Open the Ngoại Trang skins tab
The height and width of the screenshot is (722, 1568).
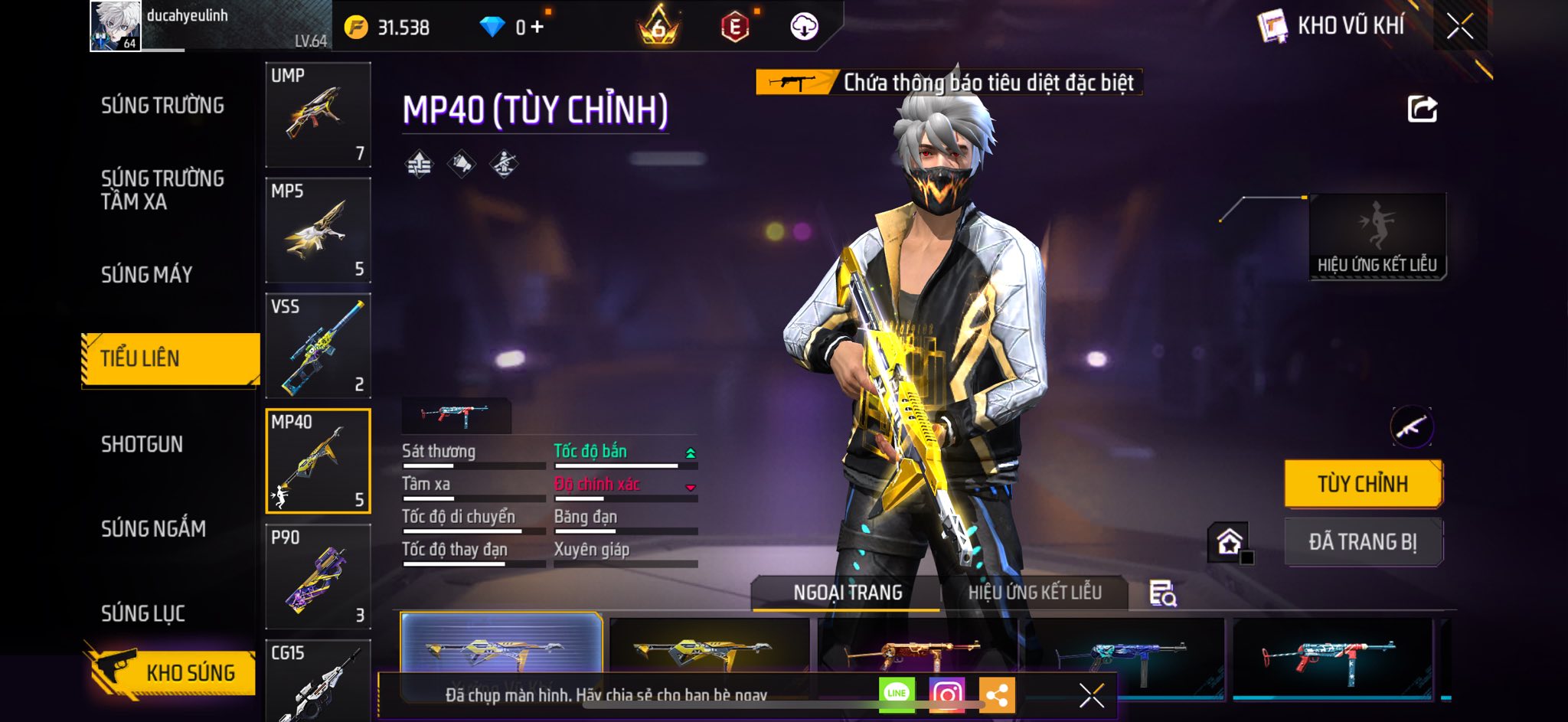click(848, 593)
